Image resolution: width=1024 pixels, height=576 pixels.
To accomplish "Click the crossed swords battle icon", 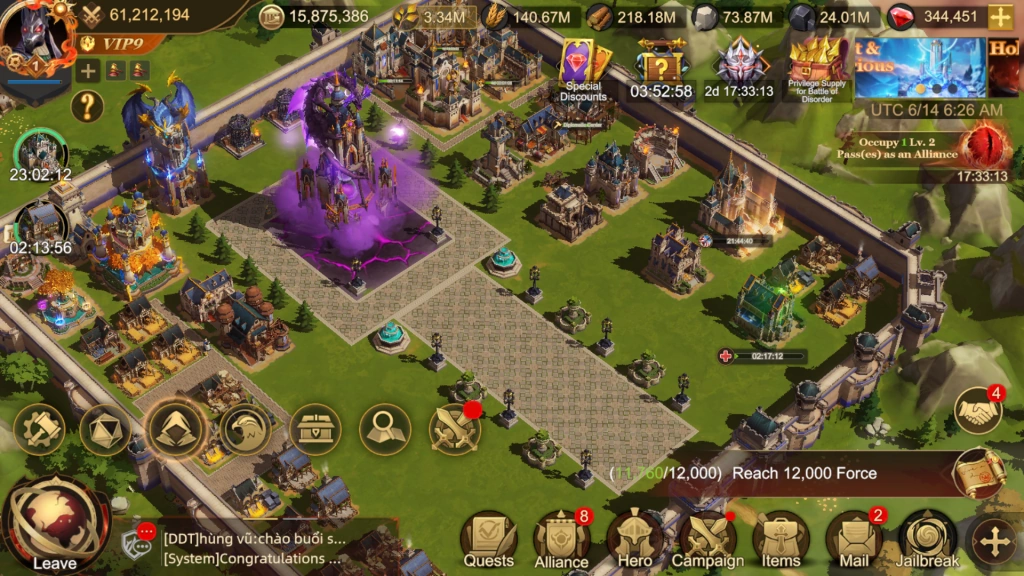I will click(x=455, y=429).
